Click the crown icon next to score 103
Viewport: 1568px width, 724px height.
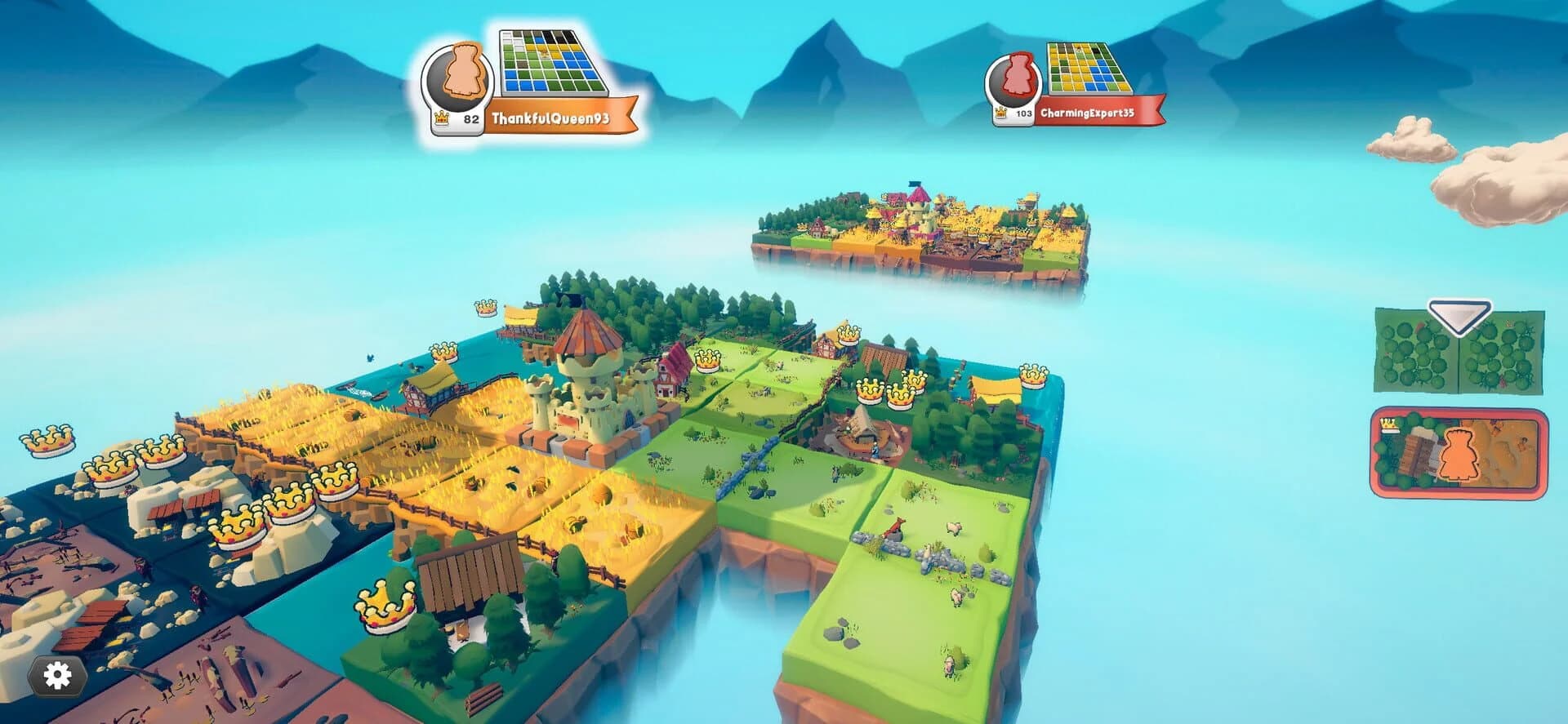(1000, 112)
